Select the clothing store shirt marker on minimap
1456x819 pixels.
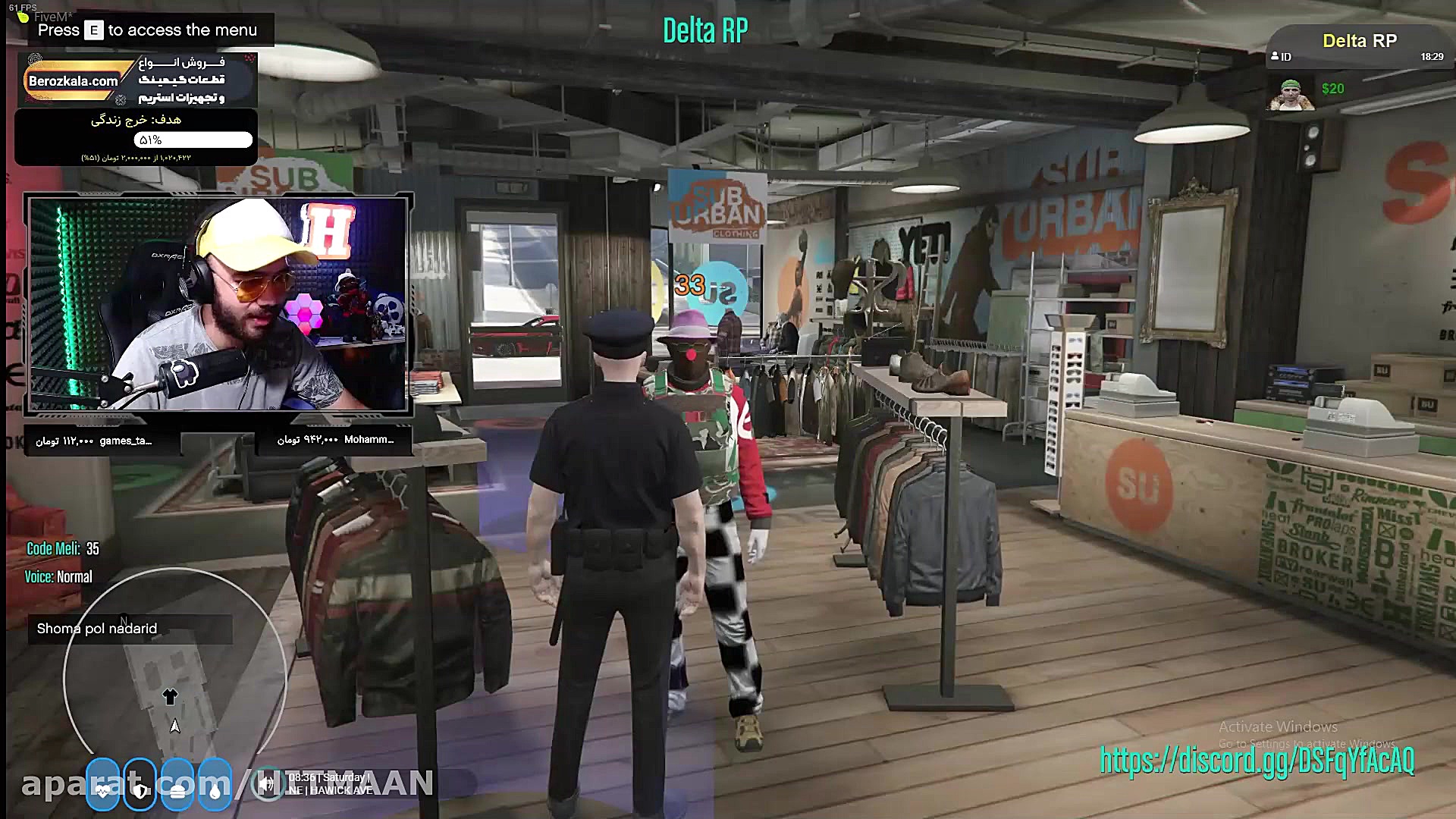(170, 696)
